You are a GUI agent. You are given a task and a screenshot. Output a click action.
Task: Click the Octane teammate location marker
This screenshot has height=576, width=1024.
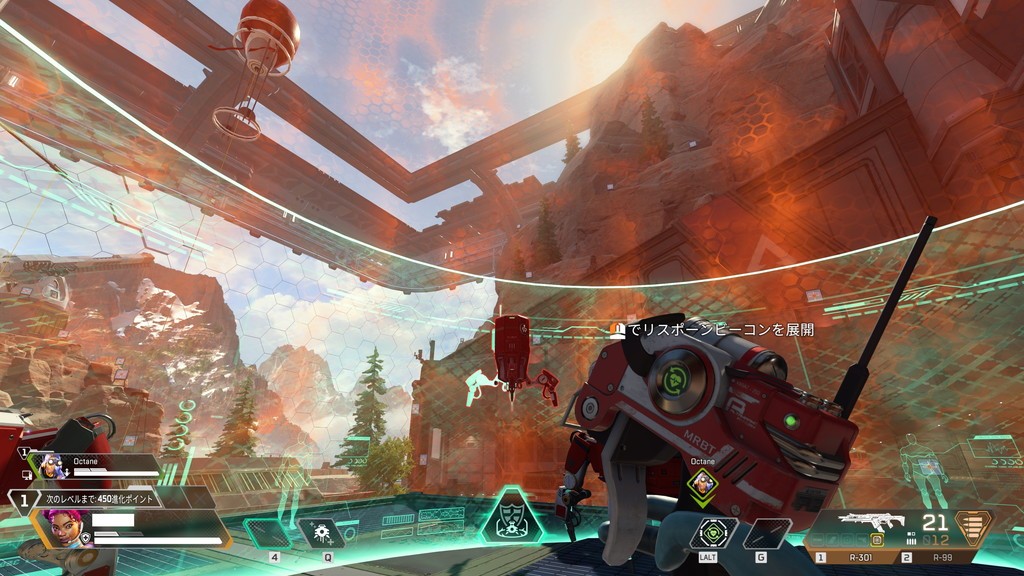click(x=705, y=485)
